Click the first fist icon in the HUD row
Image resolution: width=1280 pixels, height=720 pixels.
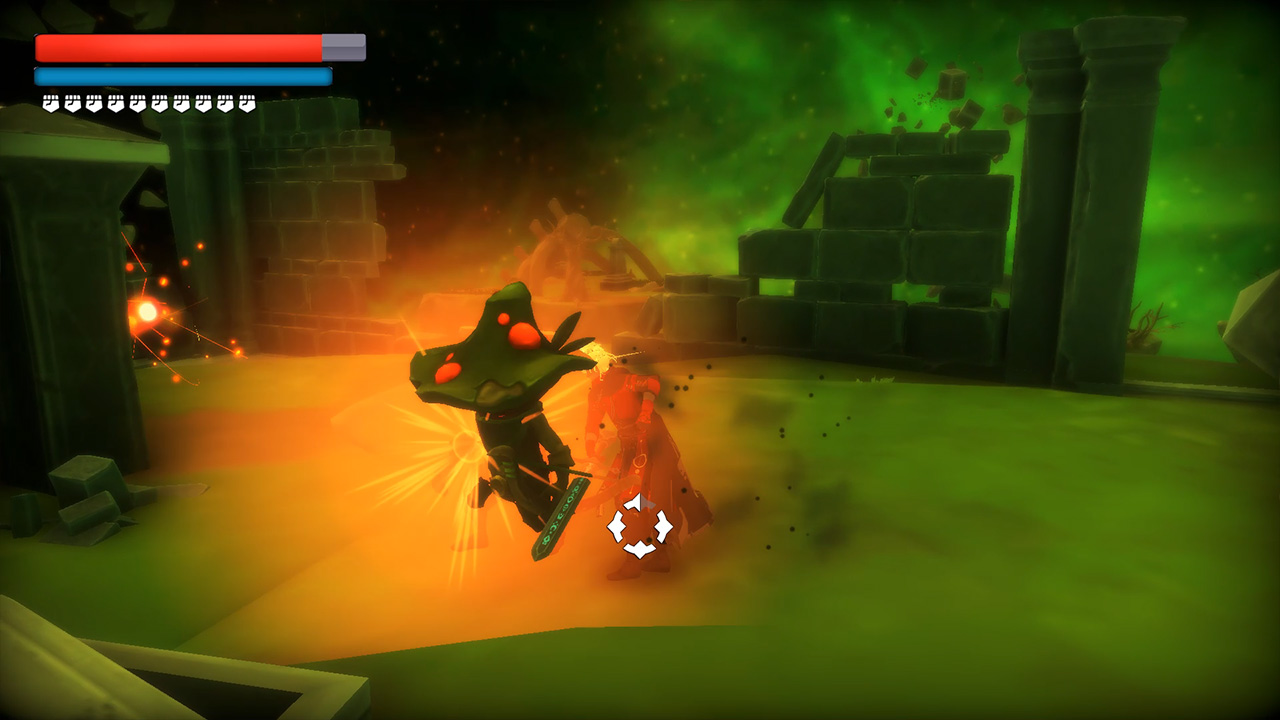51,100
